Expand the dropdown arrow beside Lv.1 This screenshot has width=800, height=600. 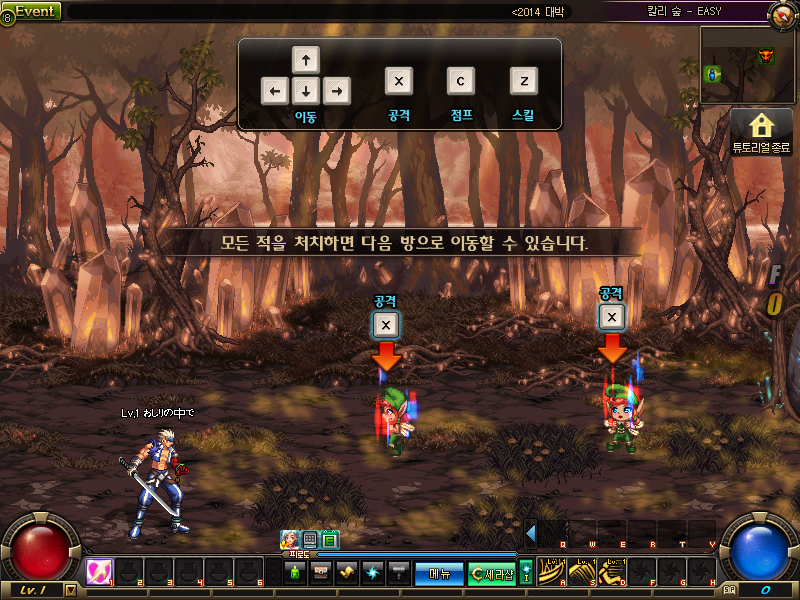point(70,590)
